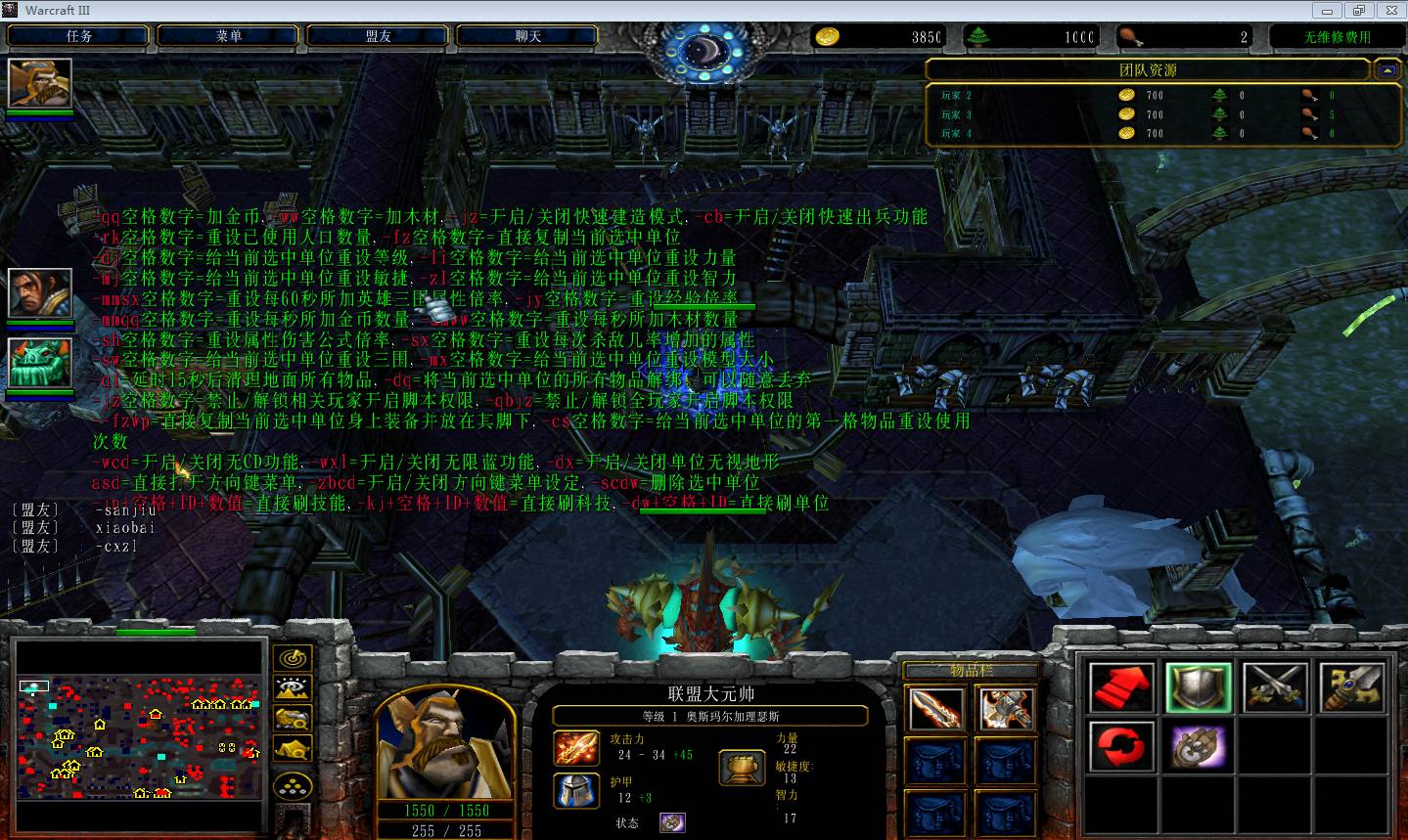The width and height of the screenshot is (1408, 840).
Task: Activate the minimap signal ping button
Action: pyautogui.click(x=293, y=658)
